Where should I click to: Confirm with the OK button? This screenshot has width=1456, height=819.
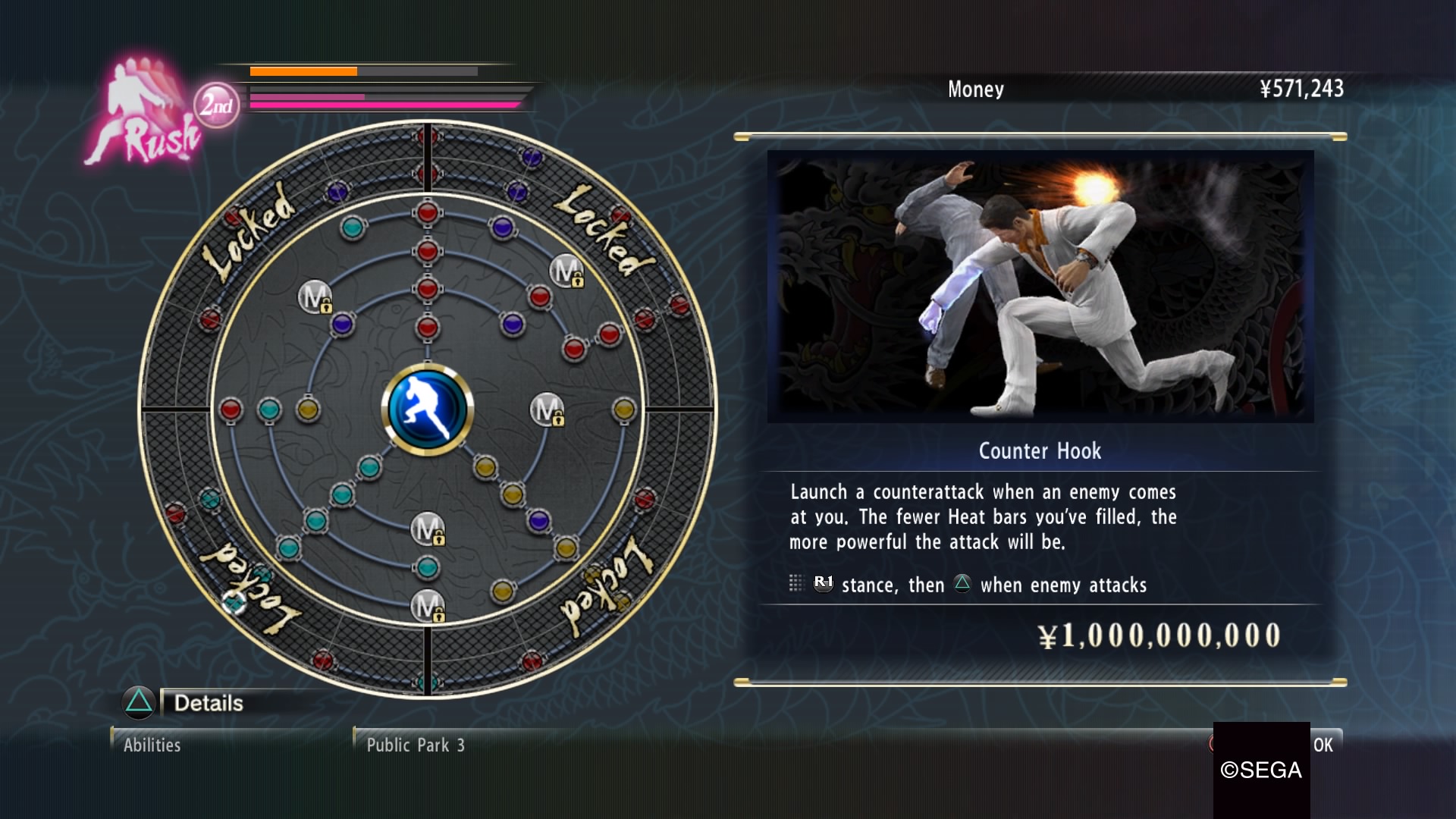pos(1322,745)
